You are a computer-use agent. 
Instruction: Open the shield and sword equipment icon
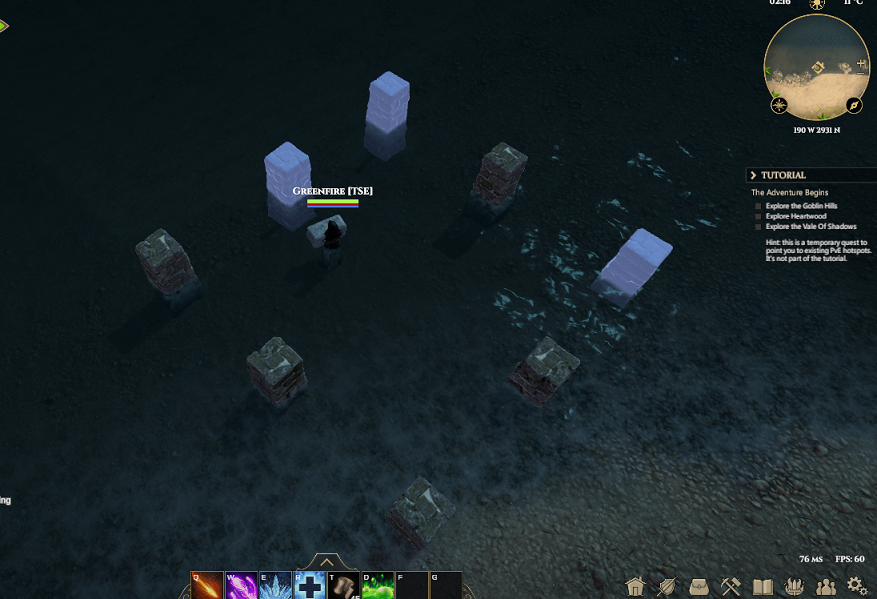tap(667, 586)
